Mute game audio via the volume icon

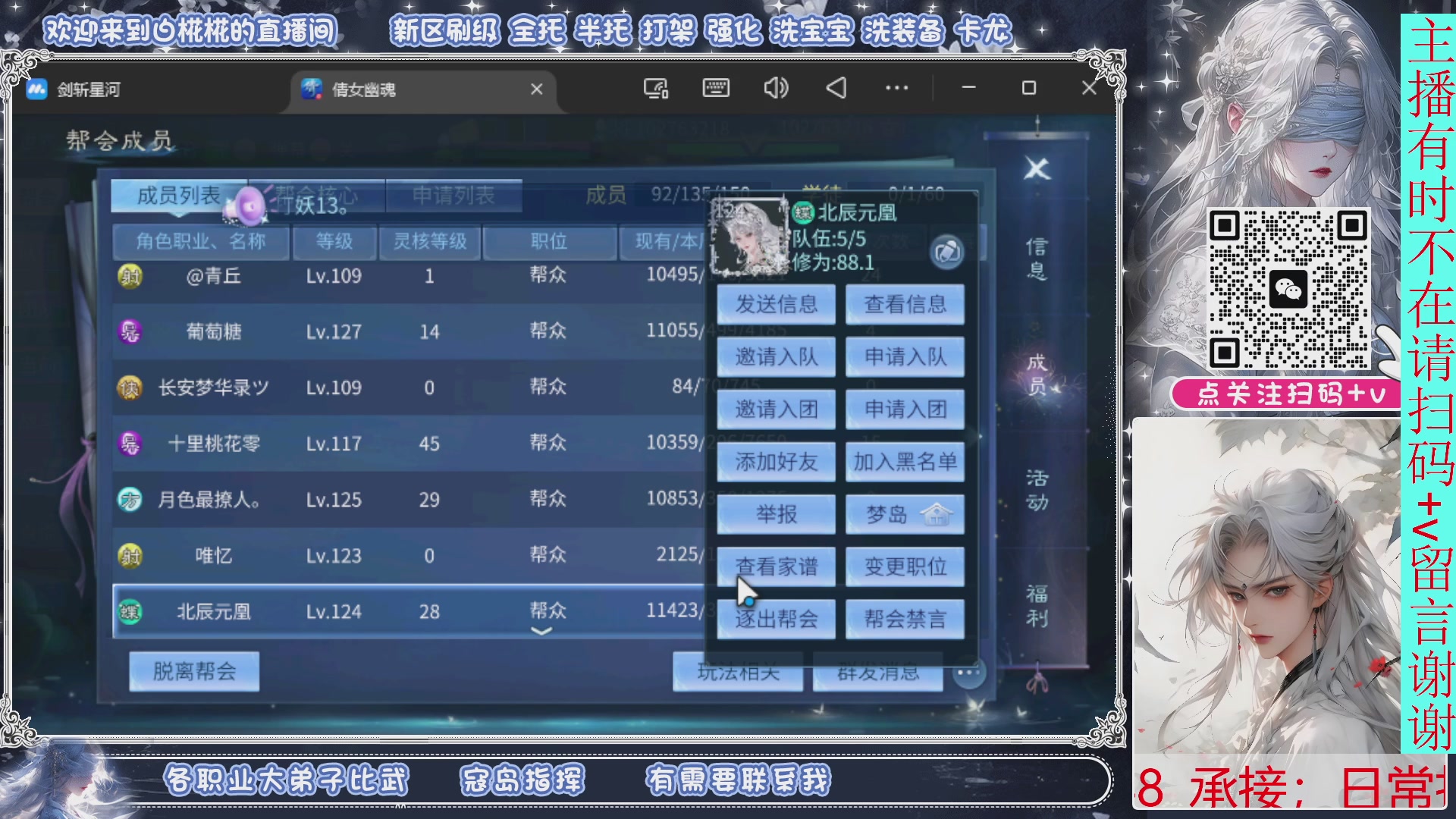pyautogui.click(x=774, y=89)
